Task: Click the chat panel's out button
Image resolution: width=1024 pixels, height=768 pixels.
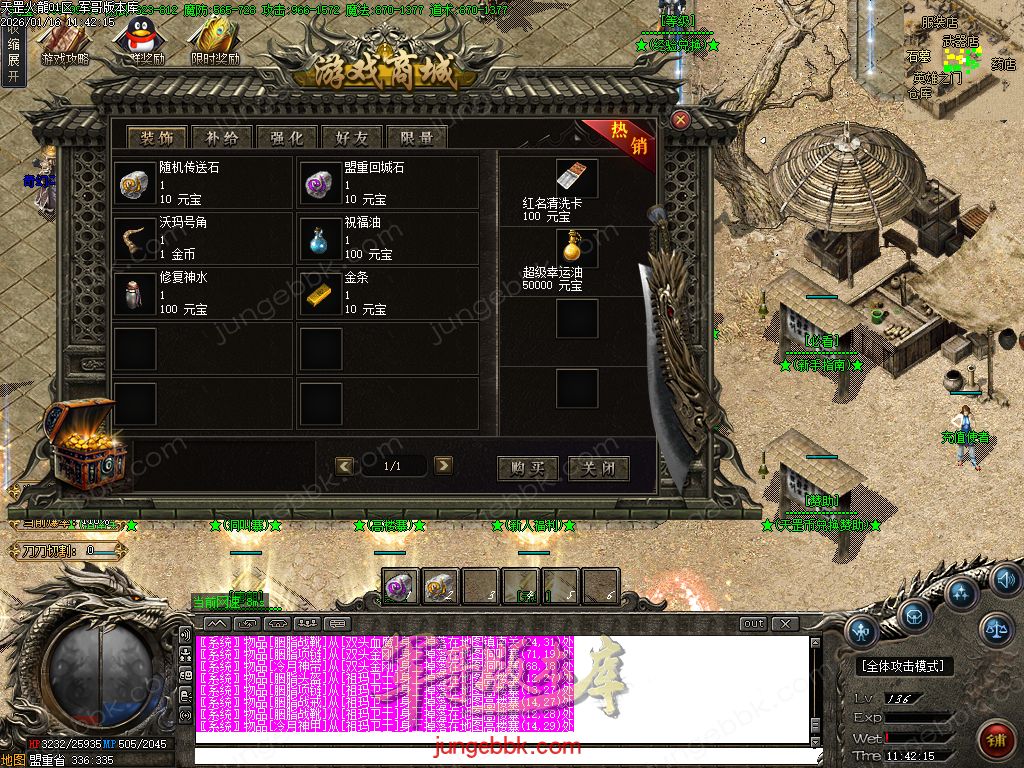Action: (x=754, y=624)
